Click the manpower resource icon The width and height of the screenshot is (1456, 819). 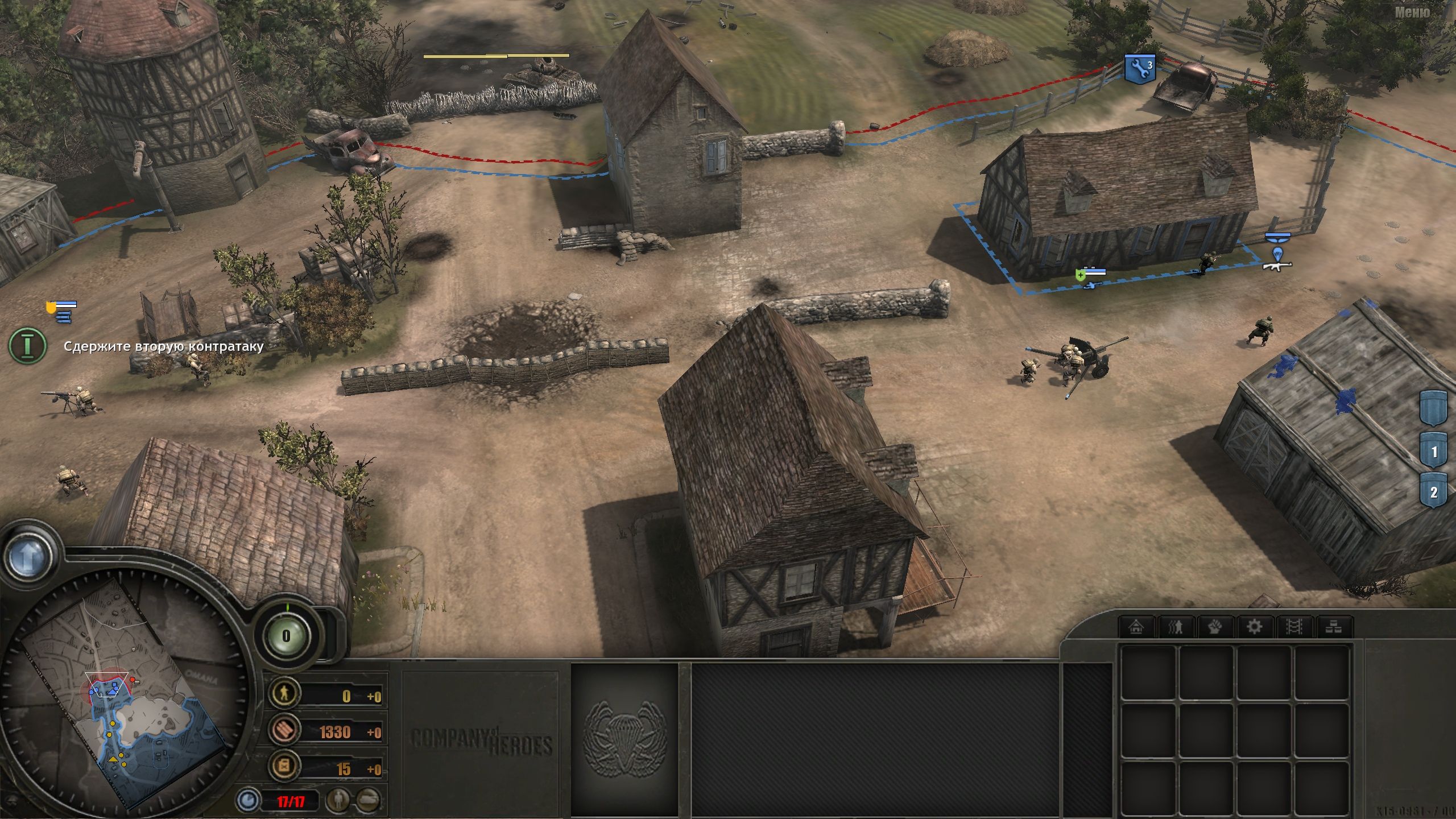(x=284, y=693)
